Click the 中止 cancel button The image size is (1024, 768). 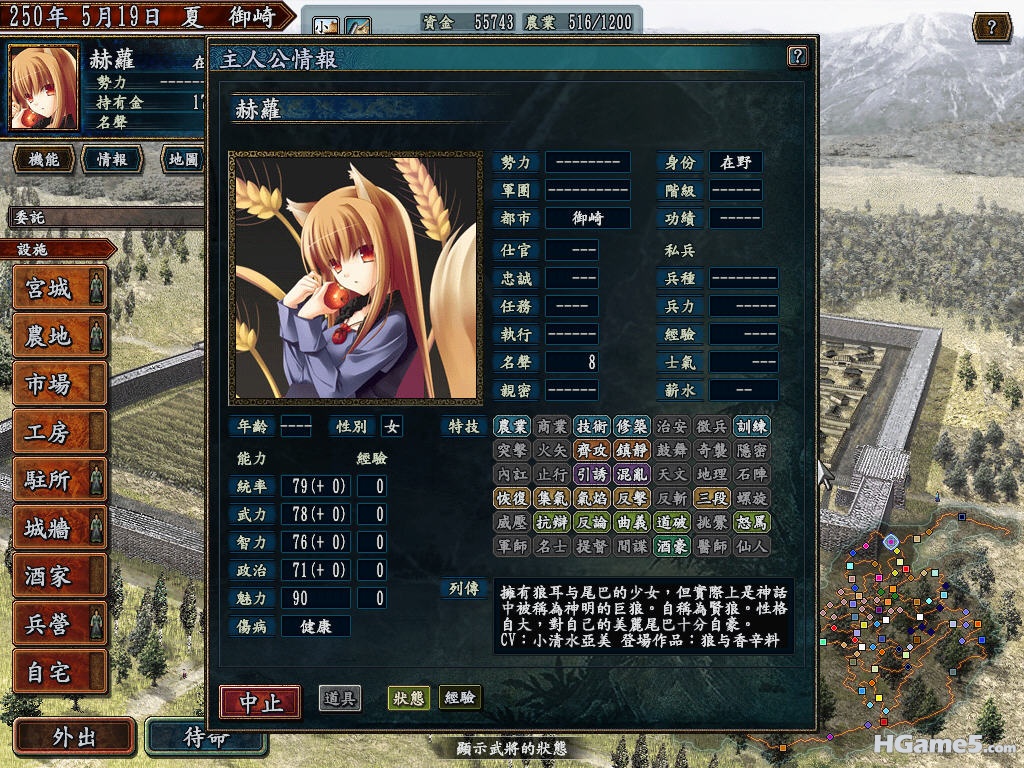pos(260,701)
